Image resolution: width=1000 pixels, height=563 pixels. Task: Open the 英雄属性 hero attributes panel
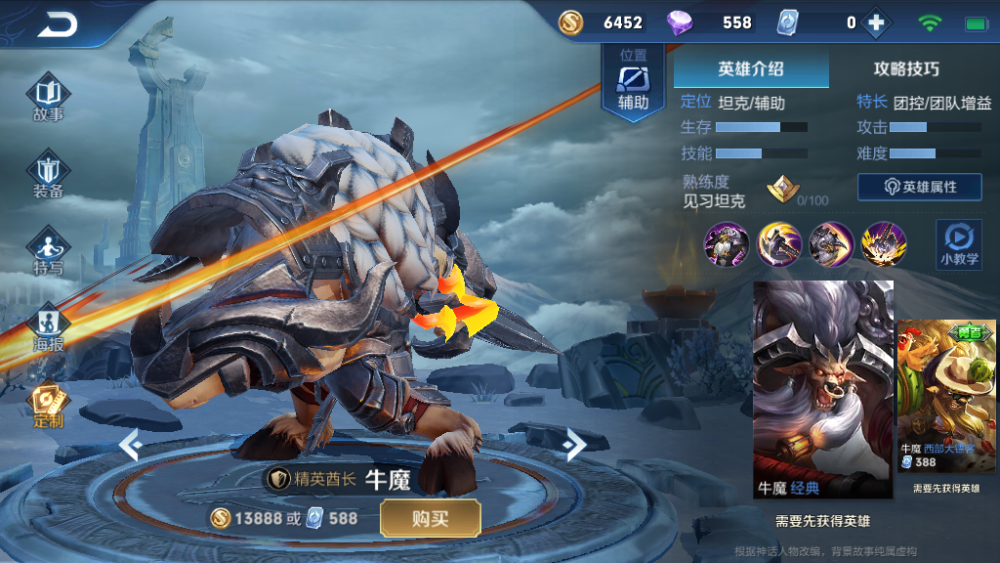920,187
